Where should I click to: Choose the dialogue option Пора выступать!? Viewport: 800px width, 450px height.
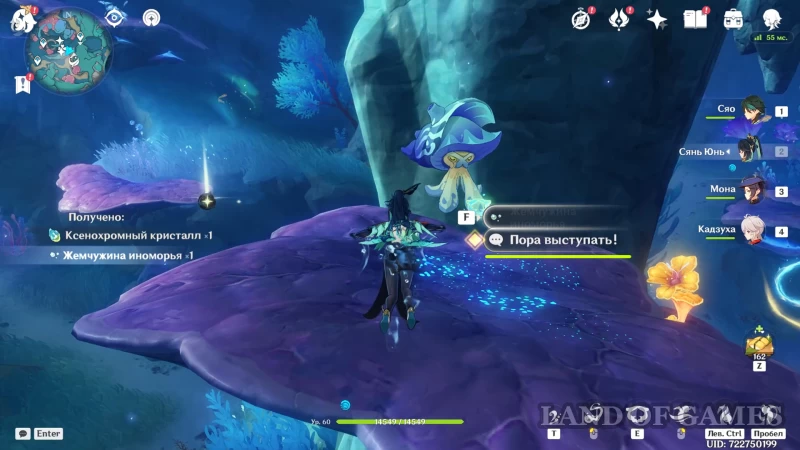(560, 240)
